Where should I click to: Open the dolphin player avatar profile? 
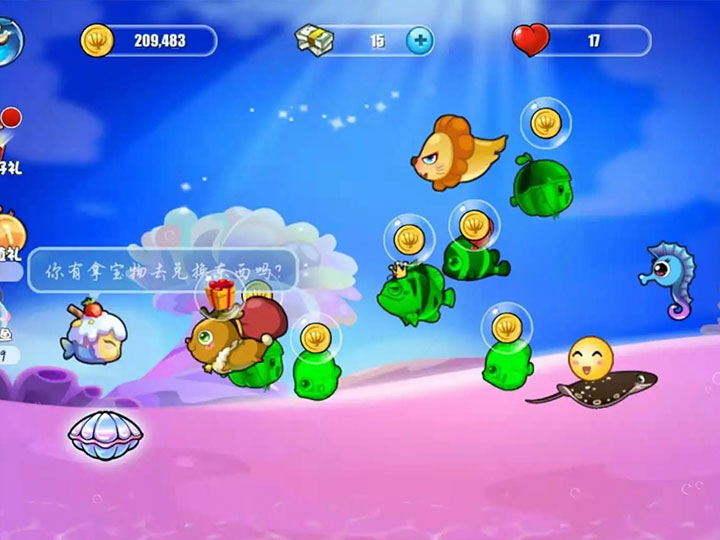click(x=10, y=38)
